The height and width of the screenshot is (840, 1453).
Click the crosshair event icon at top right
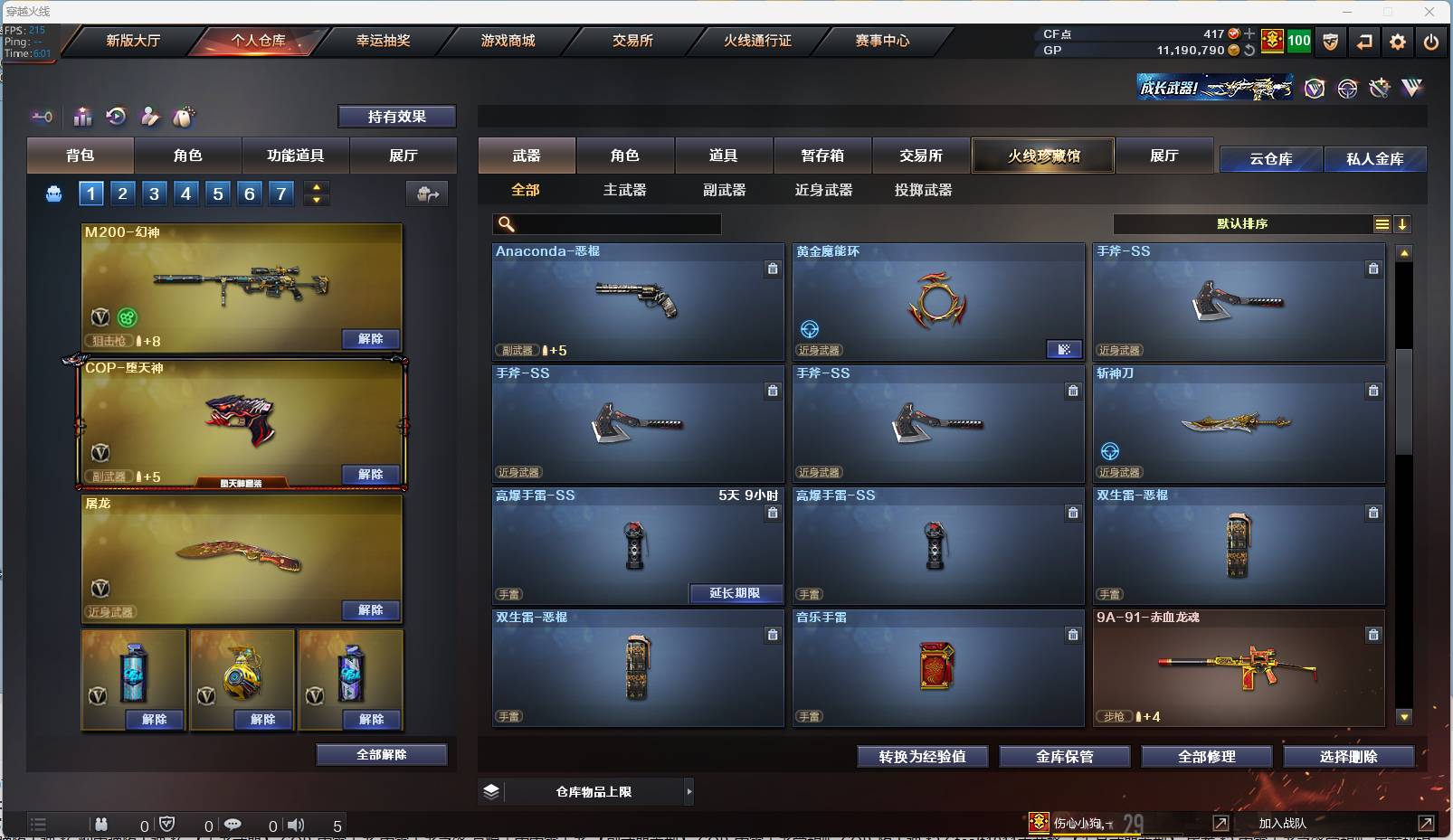coord(1347,88)
